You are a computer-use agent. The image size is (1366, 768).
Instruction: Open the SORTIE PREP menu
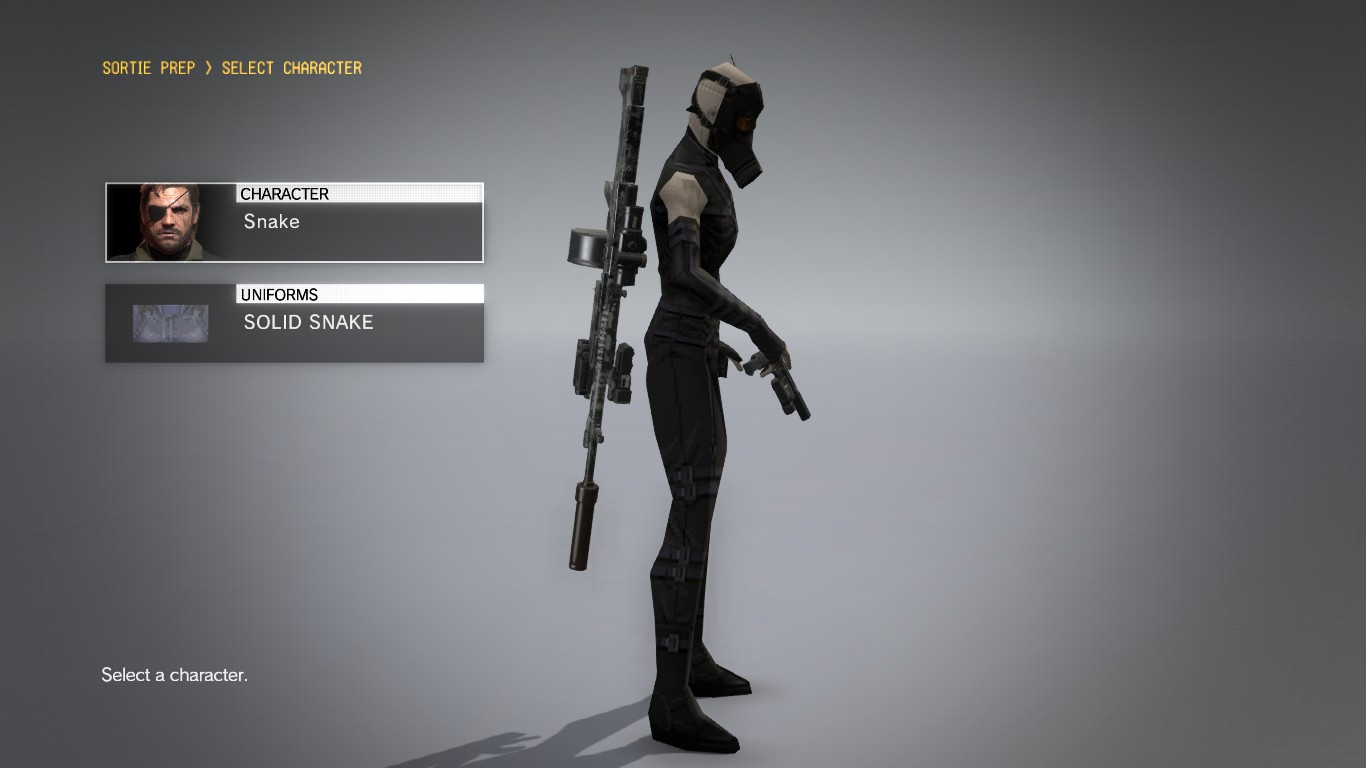[148, 67]
